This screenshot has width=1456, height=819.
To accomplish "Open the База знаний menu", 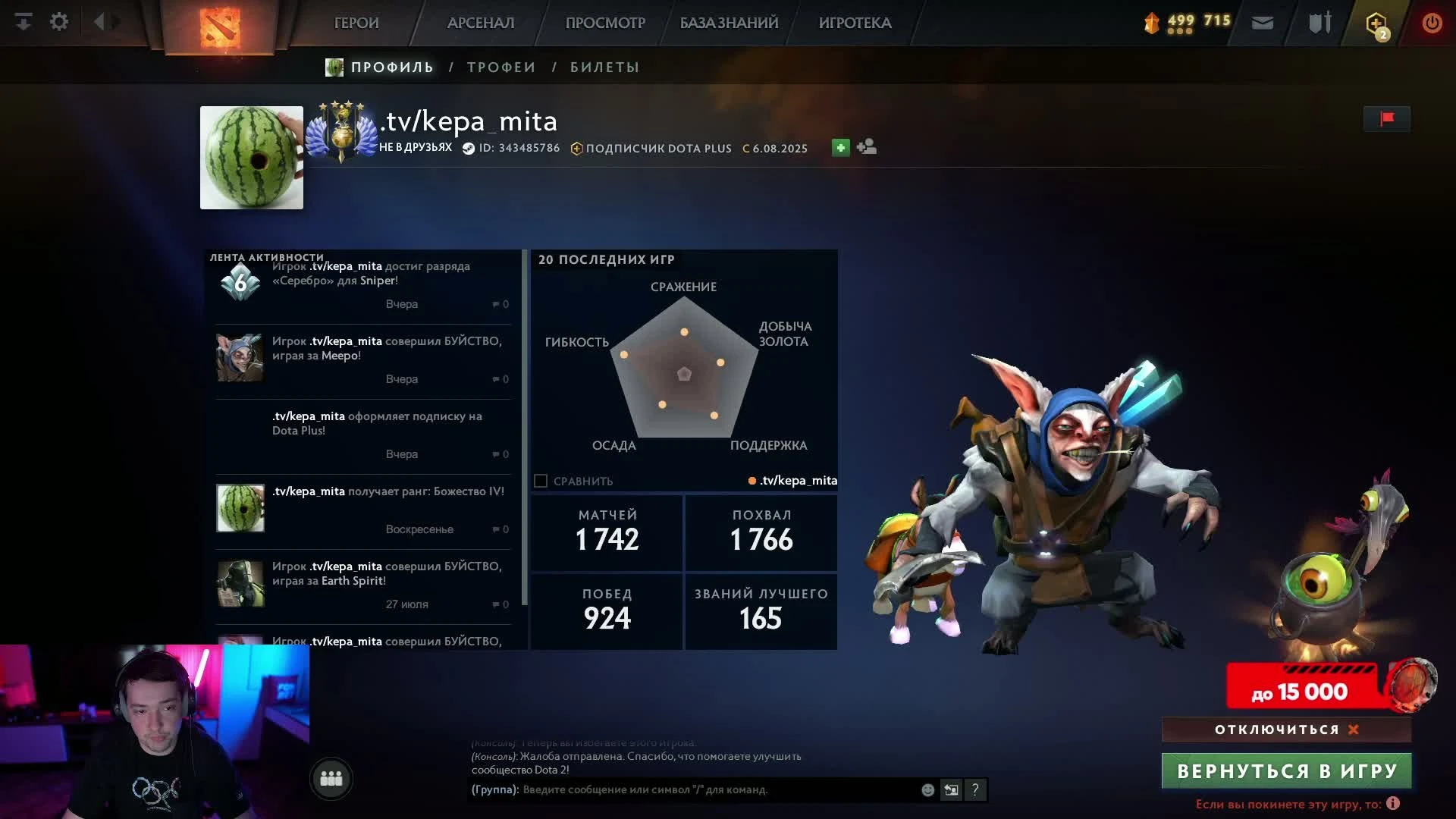I will 729,23.
